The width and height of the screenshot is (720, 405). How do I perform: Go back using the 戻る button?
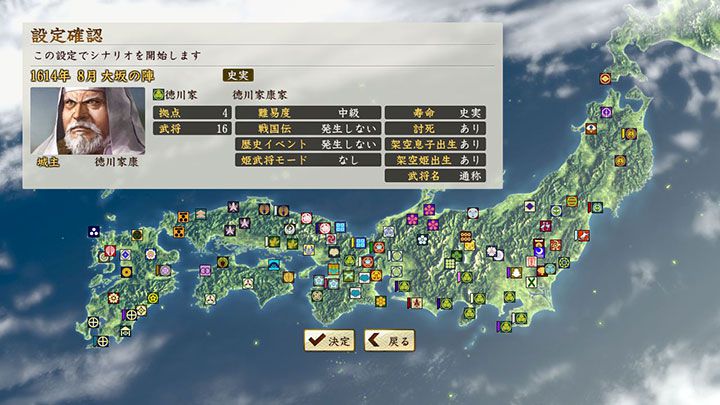[389, 340]
